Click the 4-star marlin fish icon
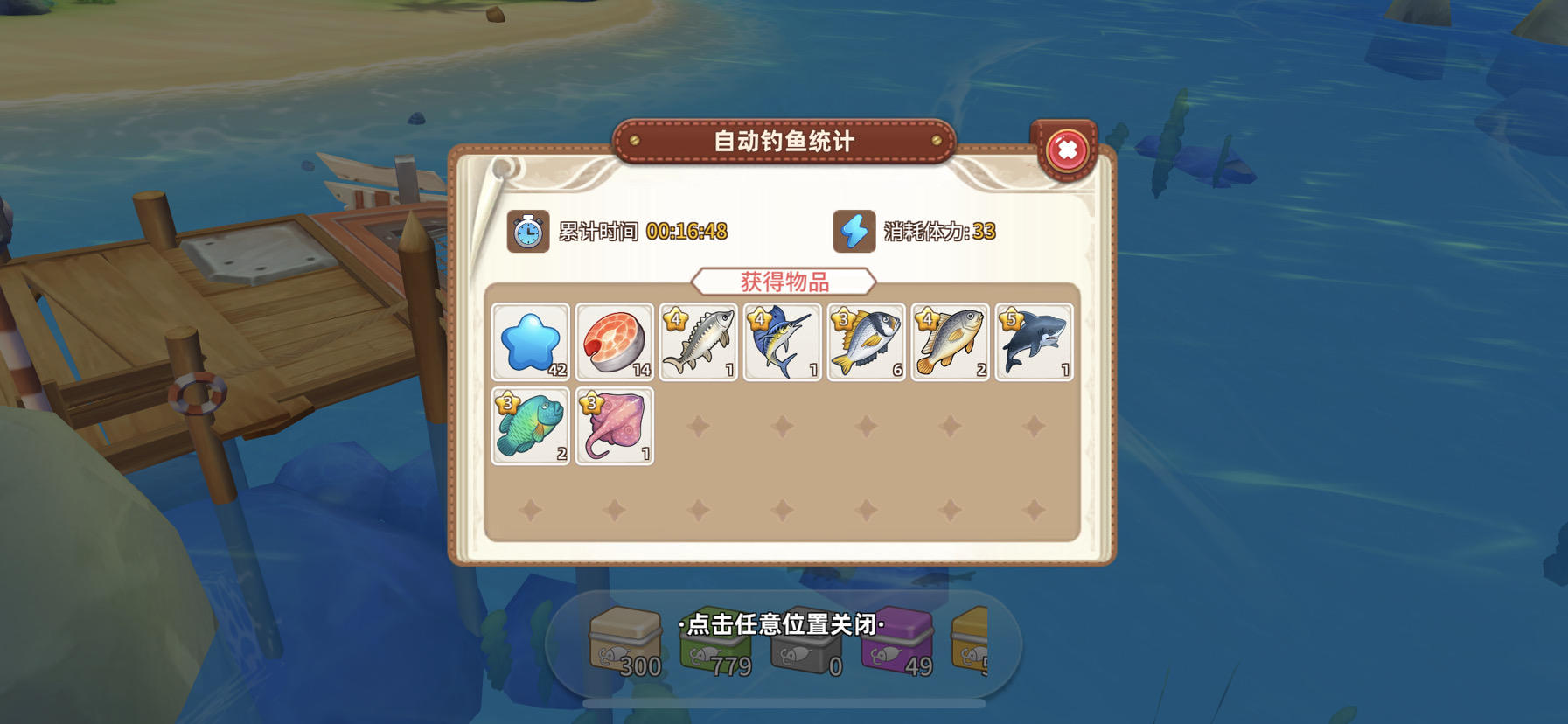Screen dimensions: 1568x724 point(782,341)
